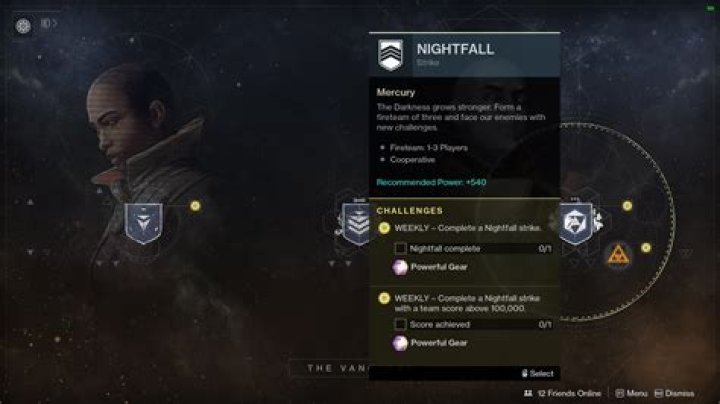Click the Nightfall complete objective checkbox
The width and height of the screenshot is (720, 404).
[x=400, y=248]
